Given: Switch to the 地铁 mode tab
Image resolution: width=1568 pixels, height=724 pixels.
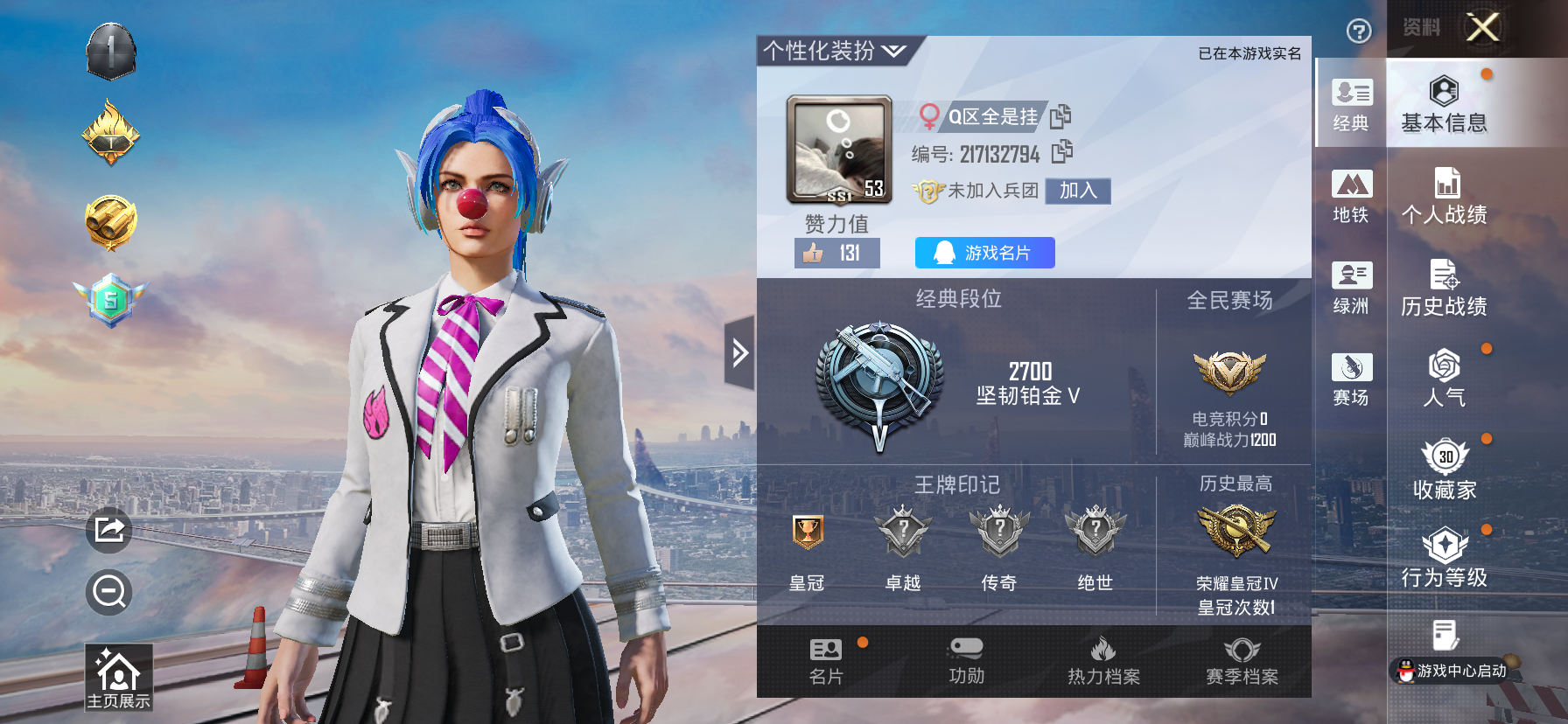Looking at the screenshot, I should tap(1350, 196).
